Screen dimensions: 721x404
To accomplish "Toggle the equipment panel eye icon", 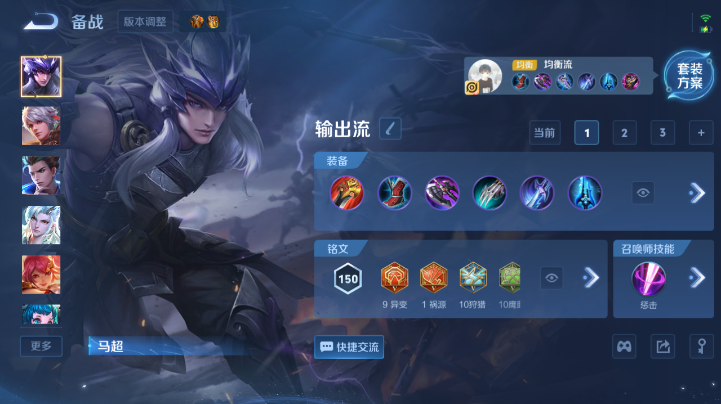I will (x=643, y=193).
